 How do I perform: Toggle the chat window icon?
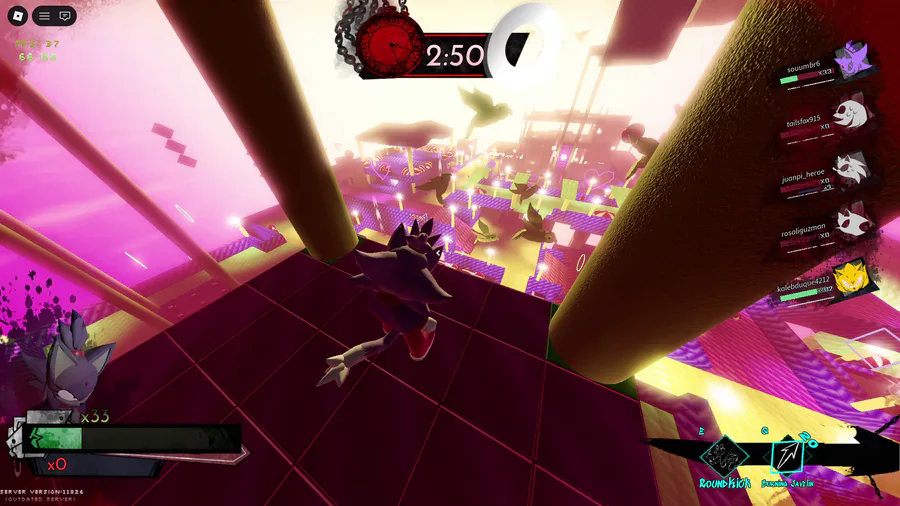(65, 16)
